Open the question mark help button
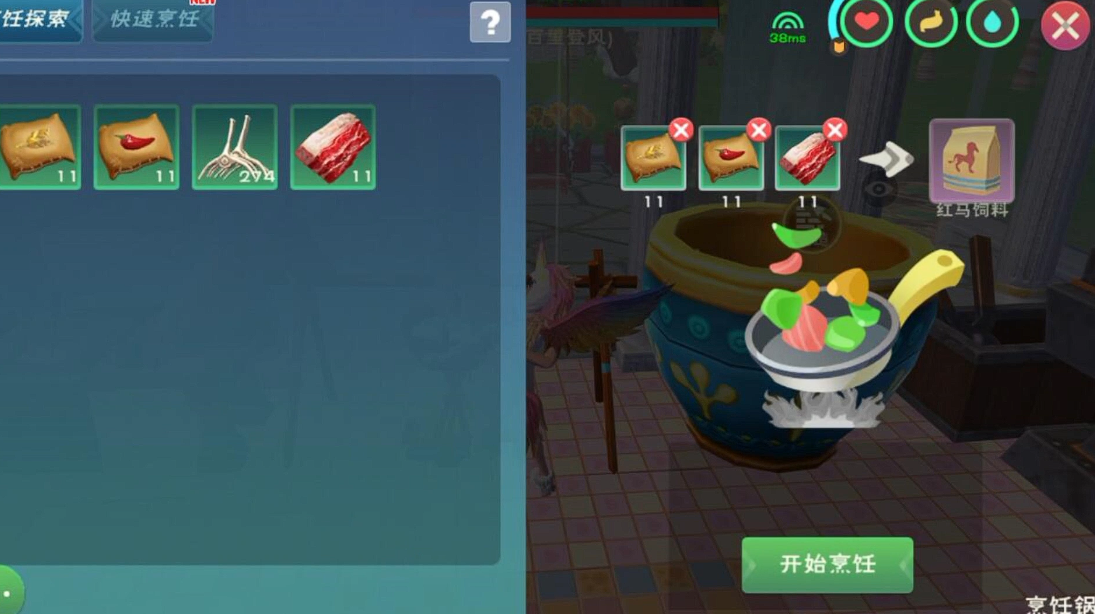This screenshot has height=614, width=1095. coord(490,22)
